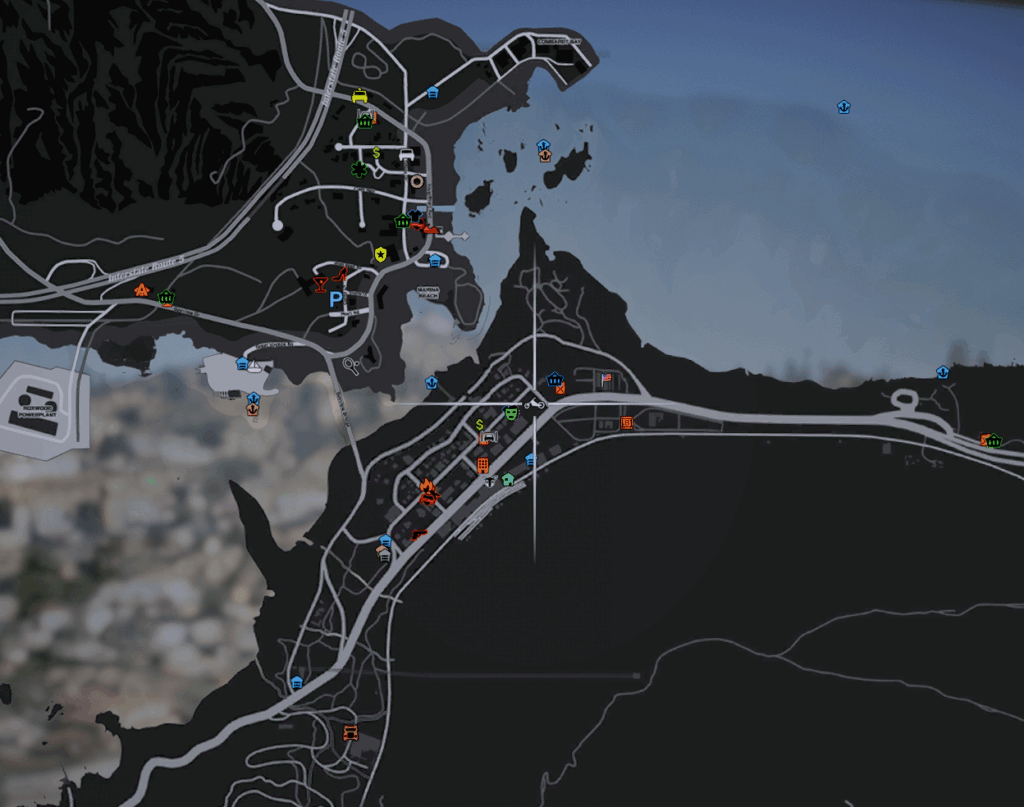Viewport: 1024px width, 807px height.
Task: Select the yellow taxi blip
Action: coord(359,96)
